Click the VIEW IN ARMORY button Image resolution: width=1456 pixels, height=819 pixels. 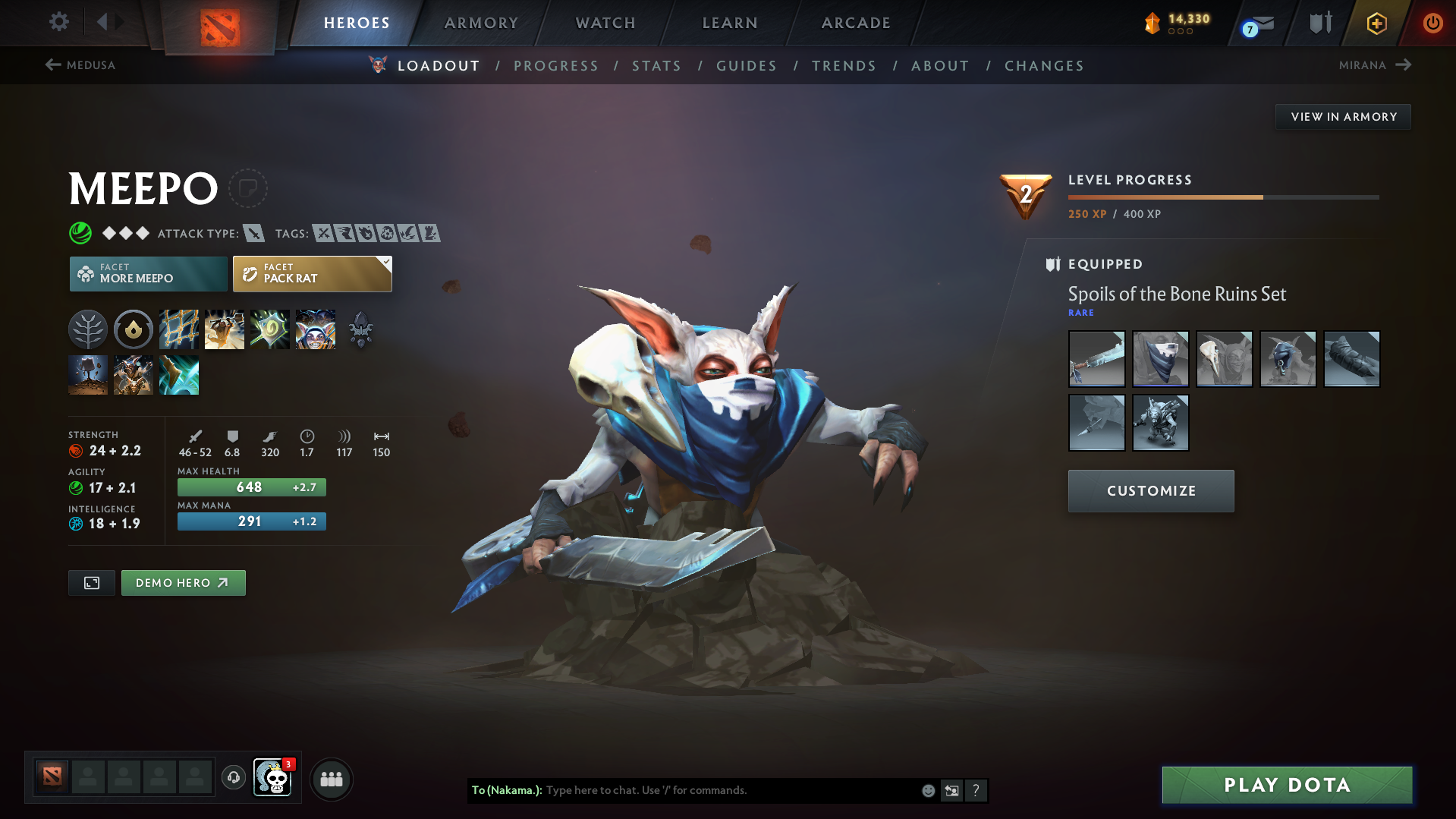(1343, 116)
